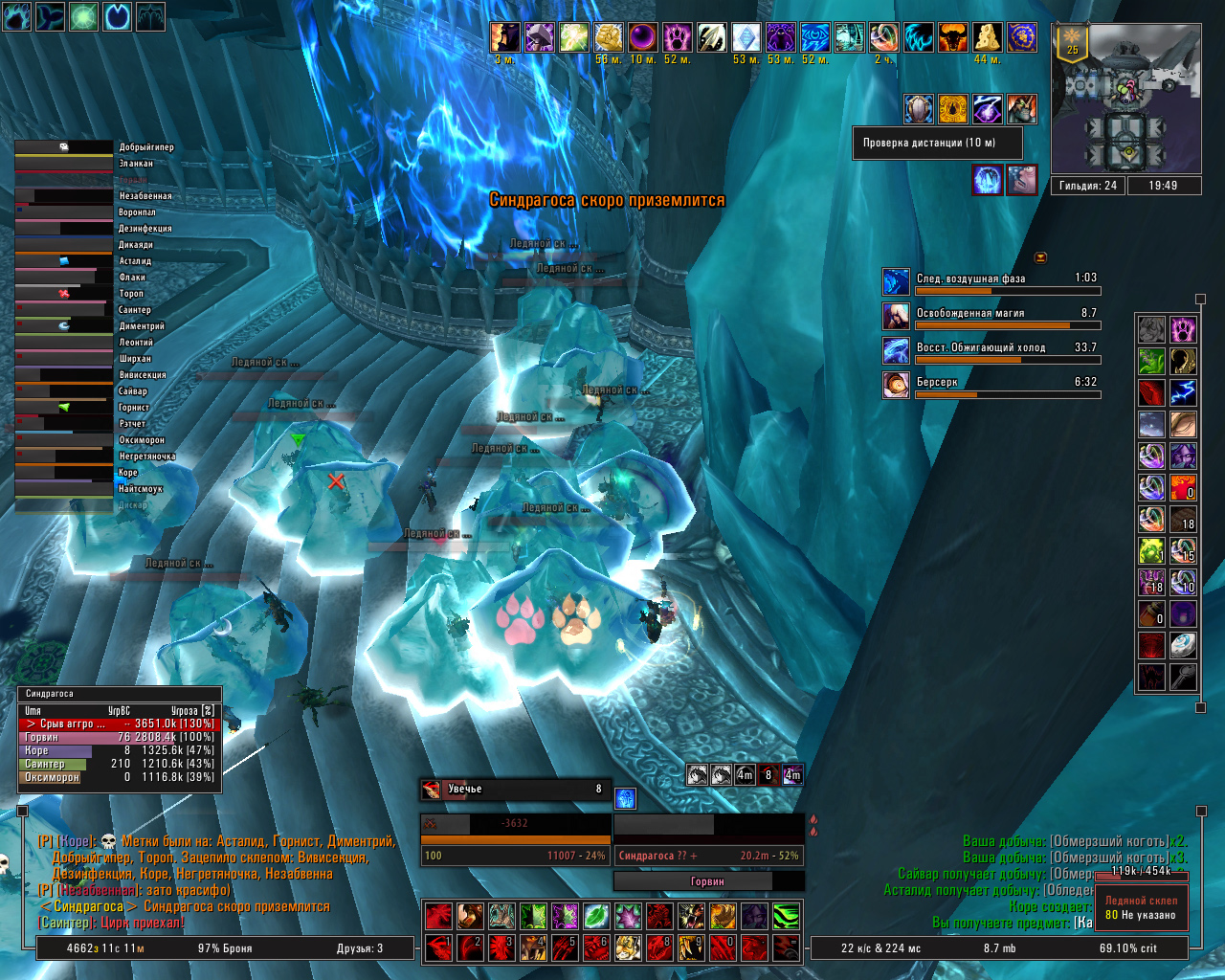Choose Негретяночка in the raid list
Image resolution: width=1225 pixels, height=980 pixels.
coord(64,457)
